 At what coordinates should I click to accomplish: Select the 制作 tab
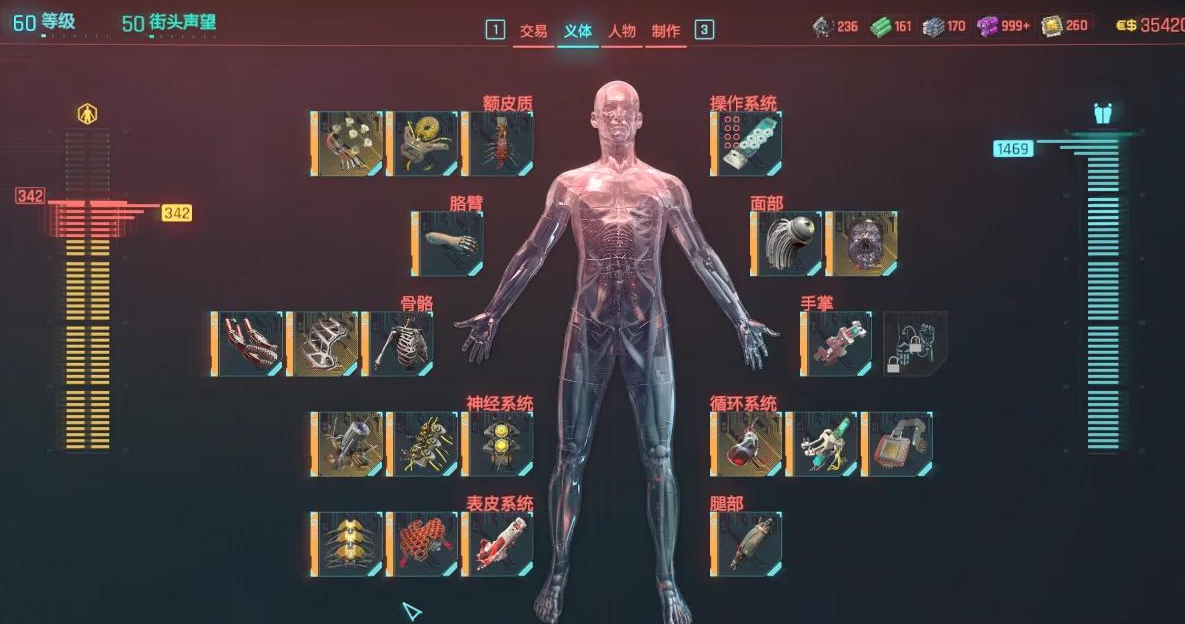pos(665,31)
